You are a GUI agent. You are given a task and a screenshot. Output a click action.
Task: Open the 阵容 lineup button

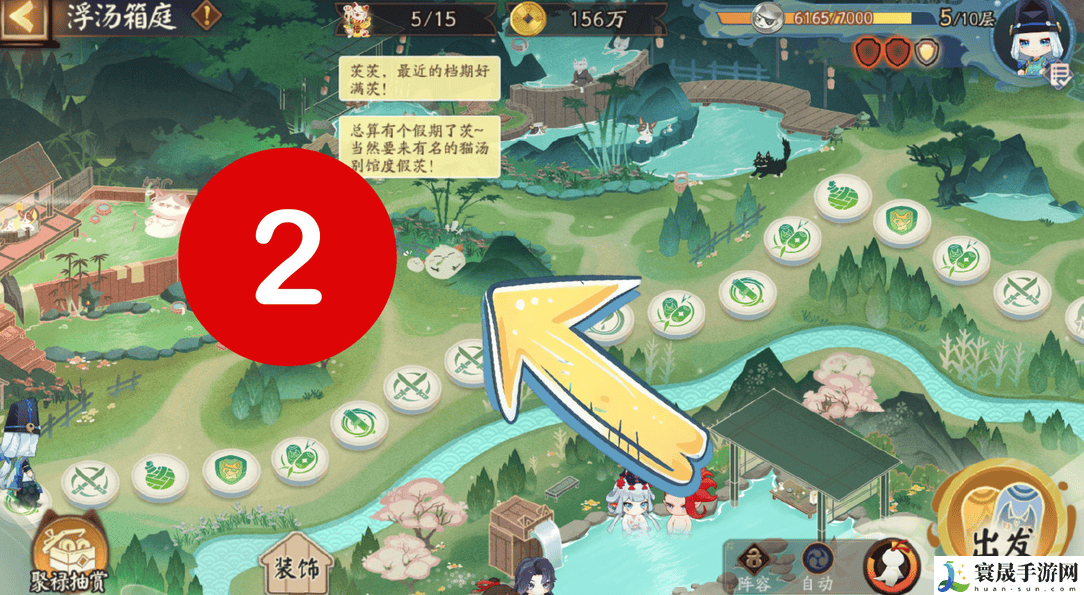tap(753, 566)
